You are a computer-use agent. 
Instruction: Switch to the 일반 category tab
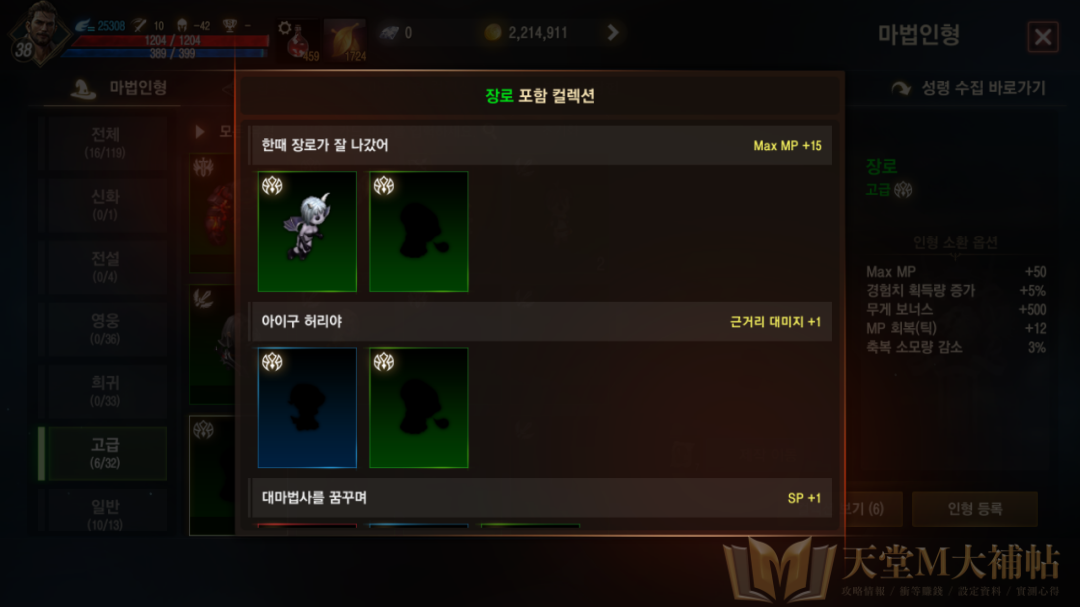104,514
